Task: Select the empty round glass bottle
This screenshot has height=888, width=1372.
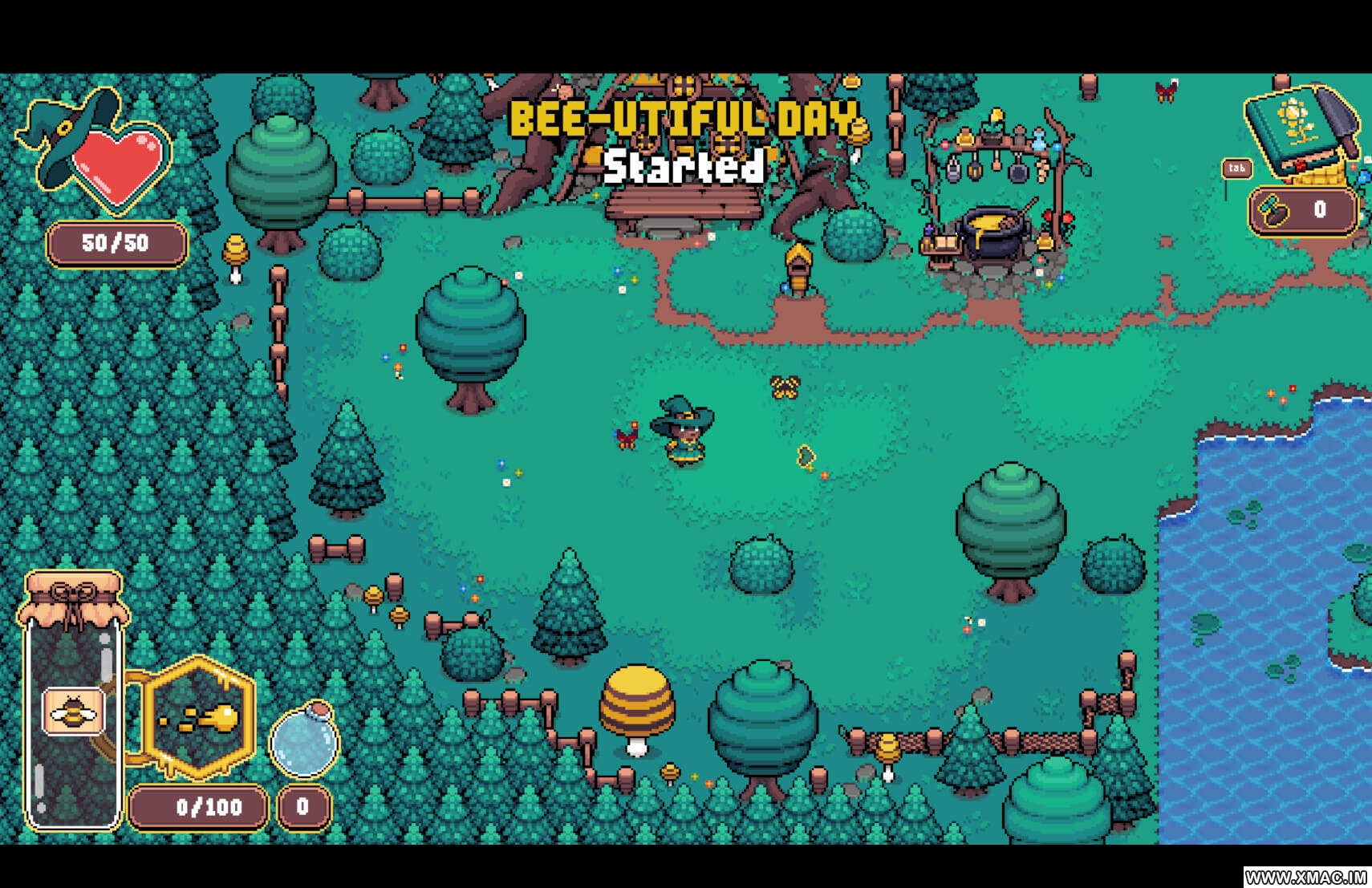Action: click(x=304, y=741)
